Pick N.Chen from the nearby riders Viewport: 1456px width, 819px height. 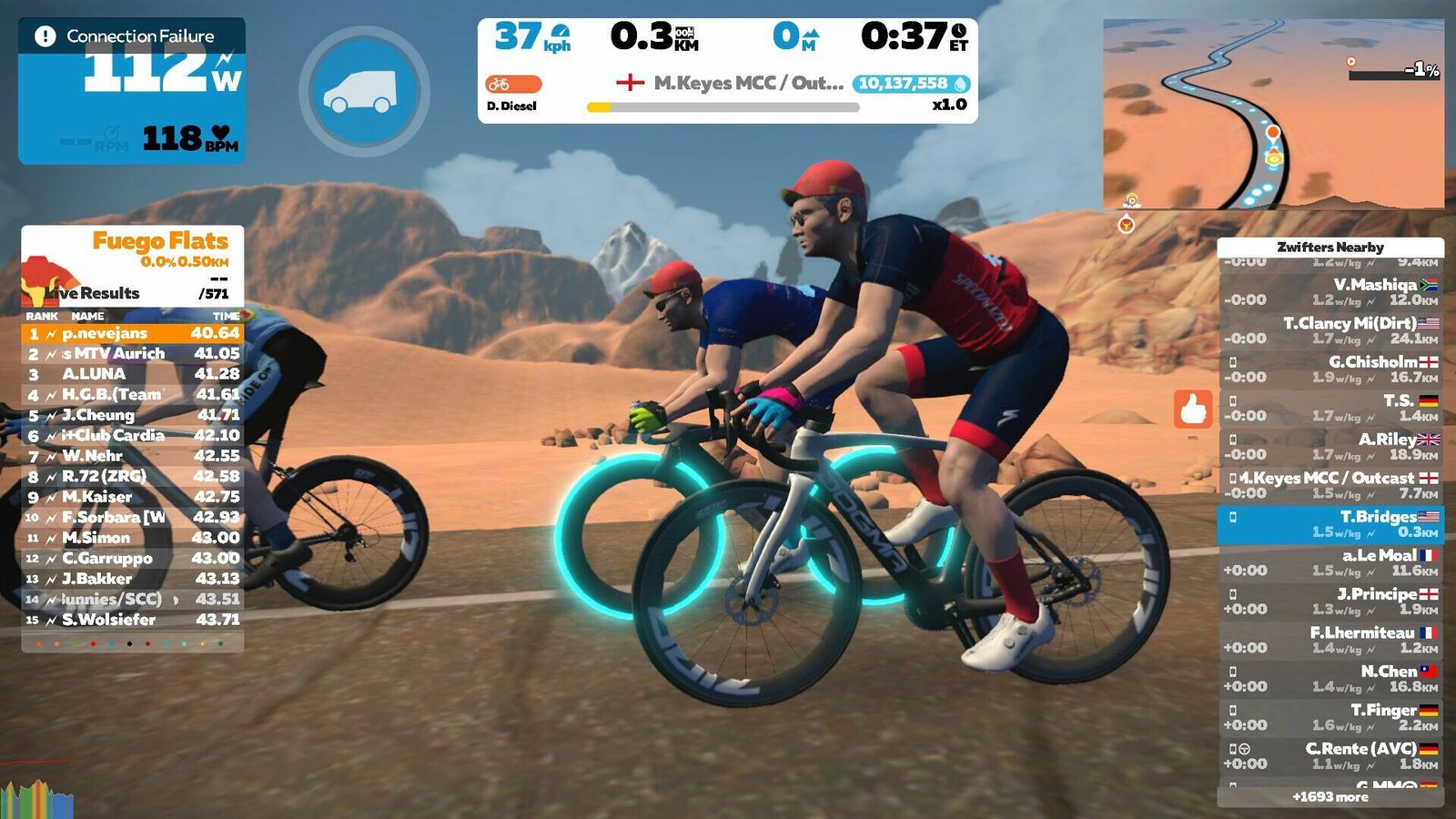1330,679
